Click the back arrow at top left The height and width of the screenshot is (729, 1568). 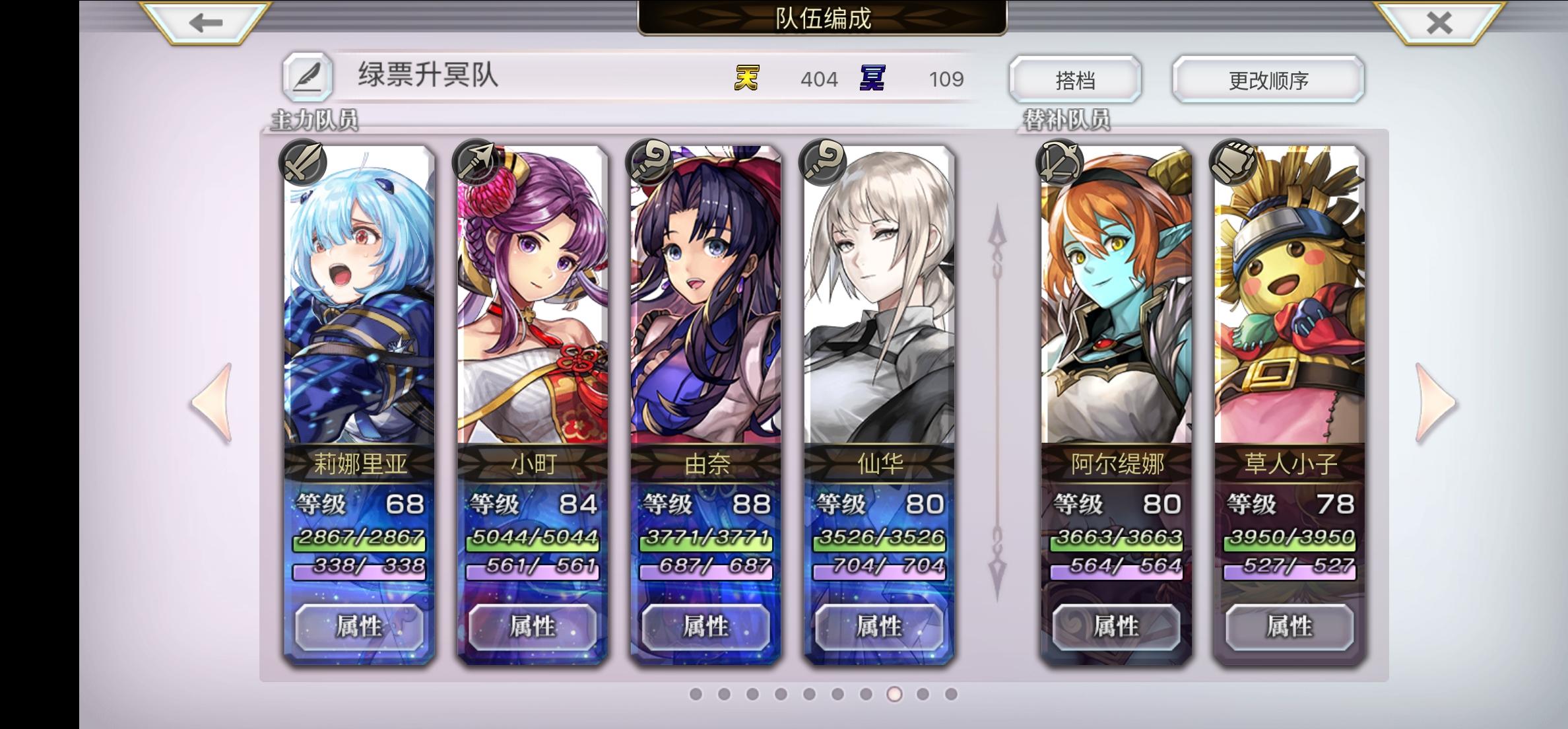pyautogui.click(x=206, y=22)
